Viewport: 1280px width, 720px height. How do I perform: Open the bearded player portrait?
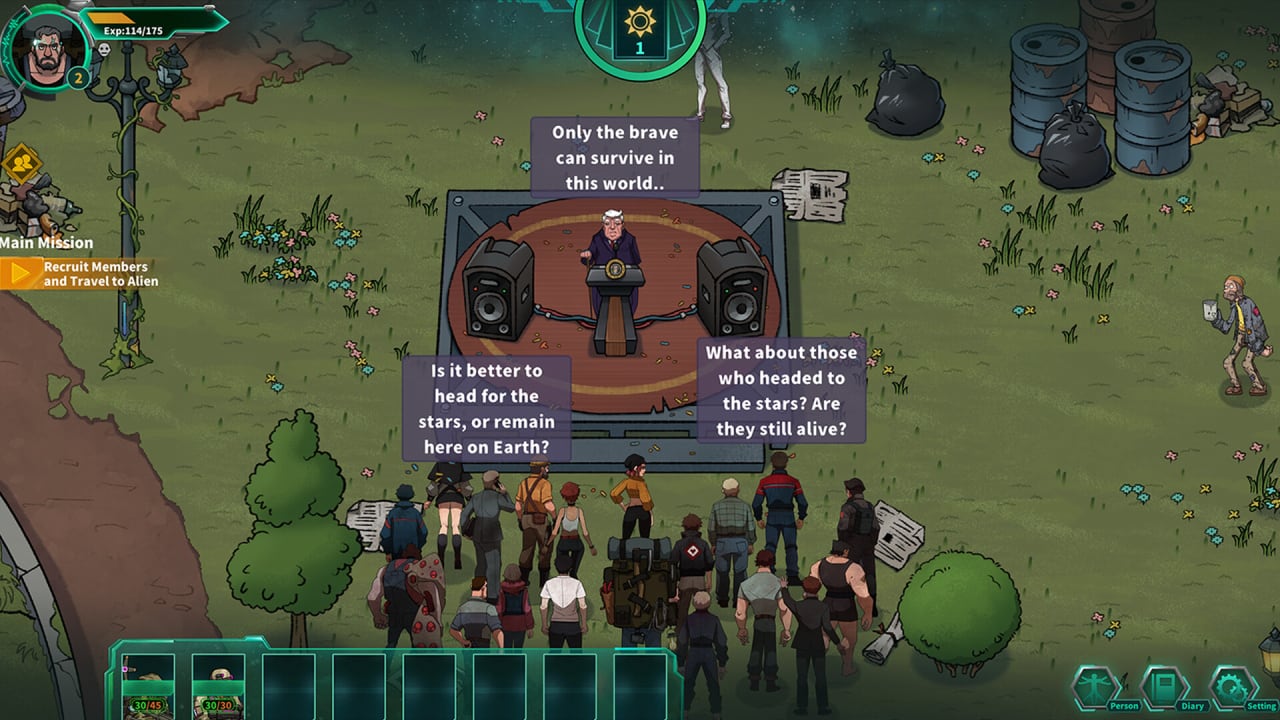[x=44, y=47]
